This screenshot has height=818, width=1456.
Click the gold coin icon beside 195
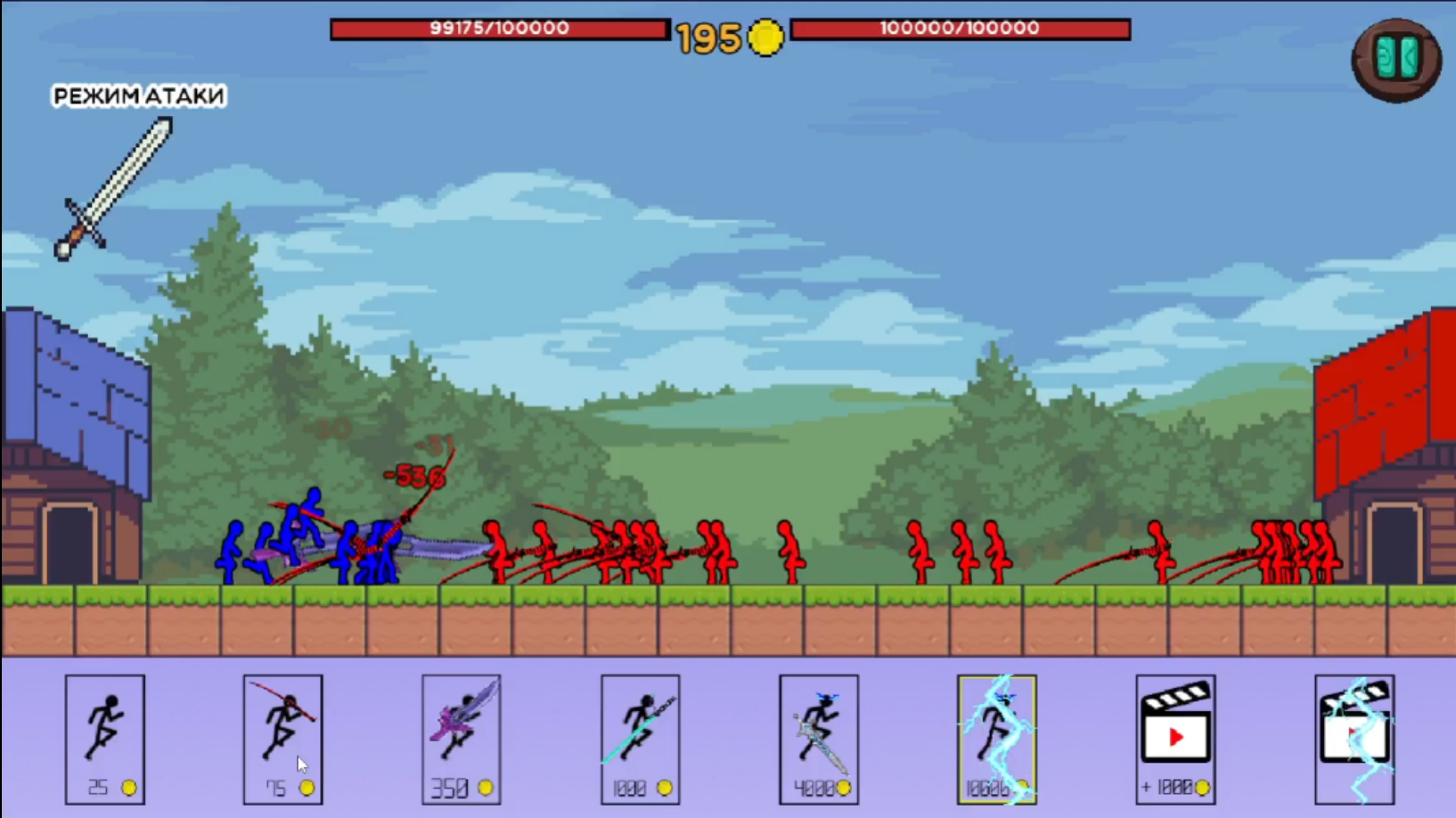[x=763, y=39]
